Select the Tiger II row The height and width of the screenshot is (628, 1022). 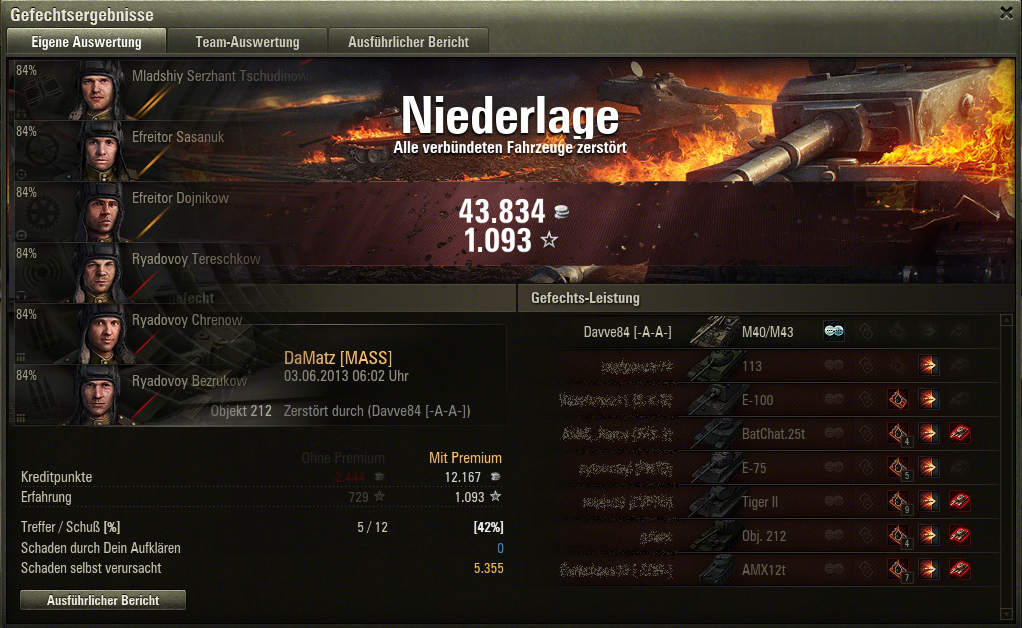[760, 502]
